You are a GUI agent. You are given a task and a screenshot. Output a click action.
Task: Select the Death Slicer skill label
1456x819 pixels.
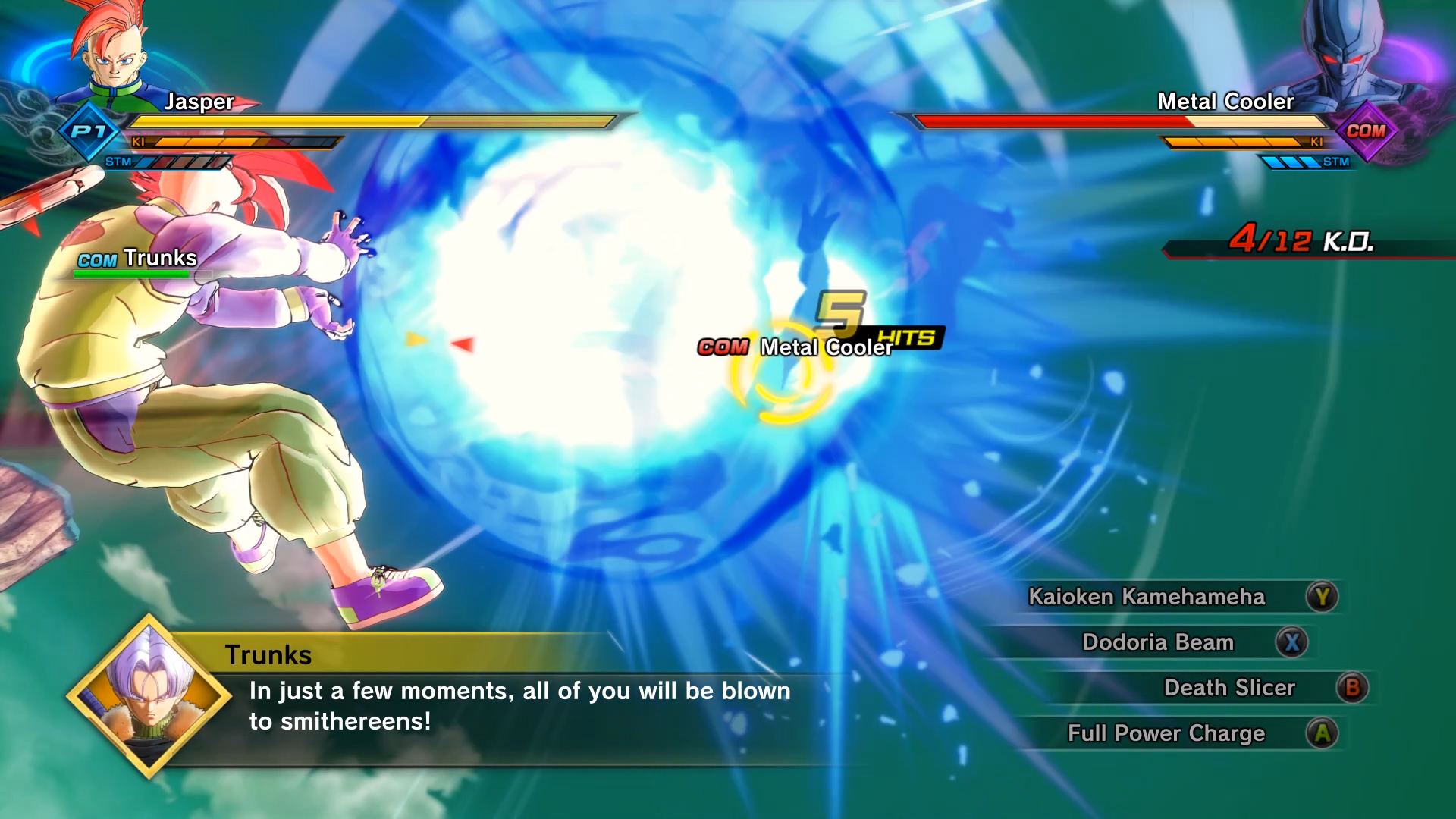click(x=1229, y=688)
